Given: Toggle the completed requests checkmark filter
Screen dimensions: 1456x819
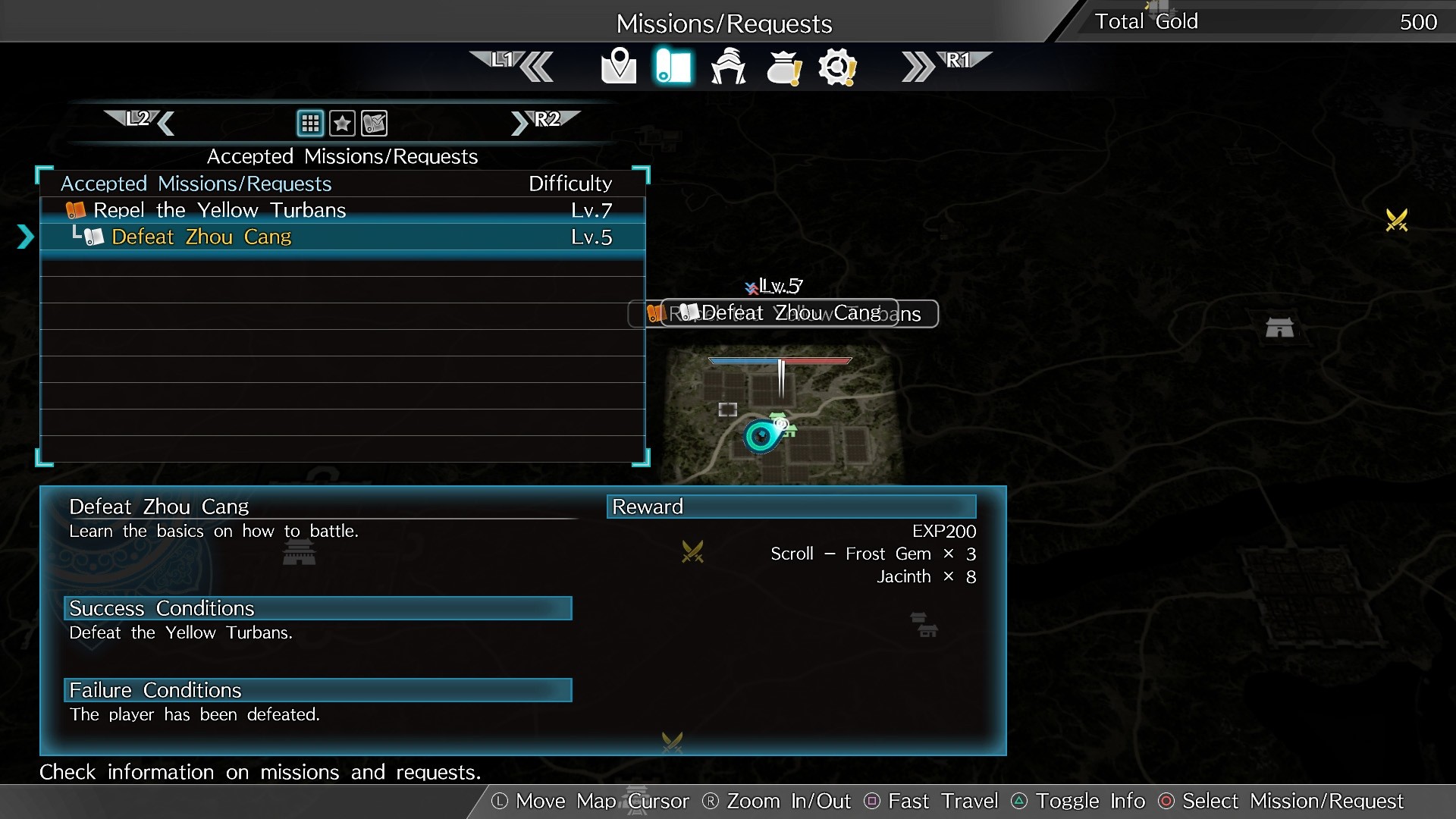Looking at the screenshot, I should point(375,123).
